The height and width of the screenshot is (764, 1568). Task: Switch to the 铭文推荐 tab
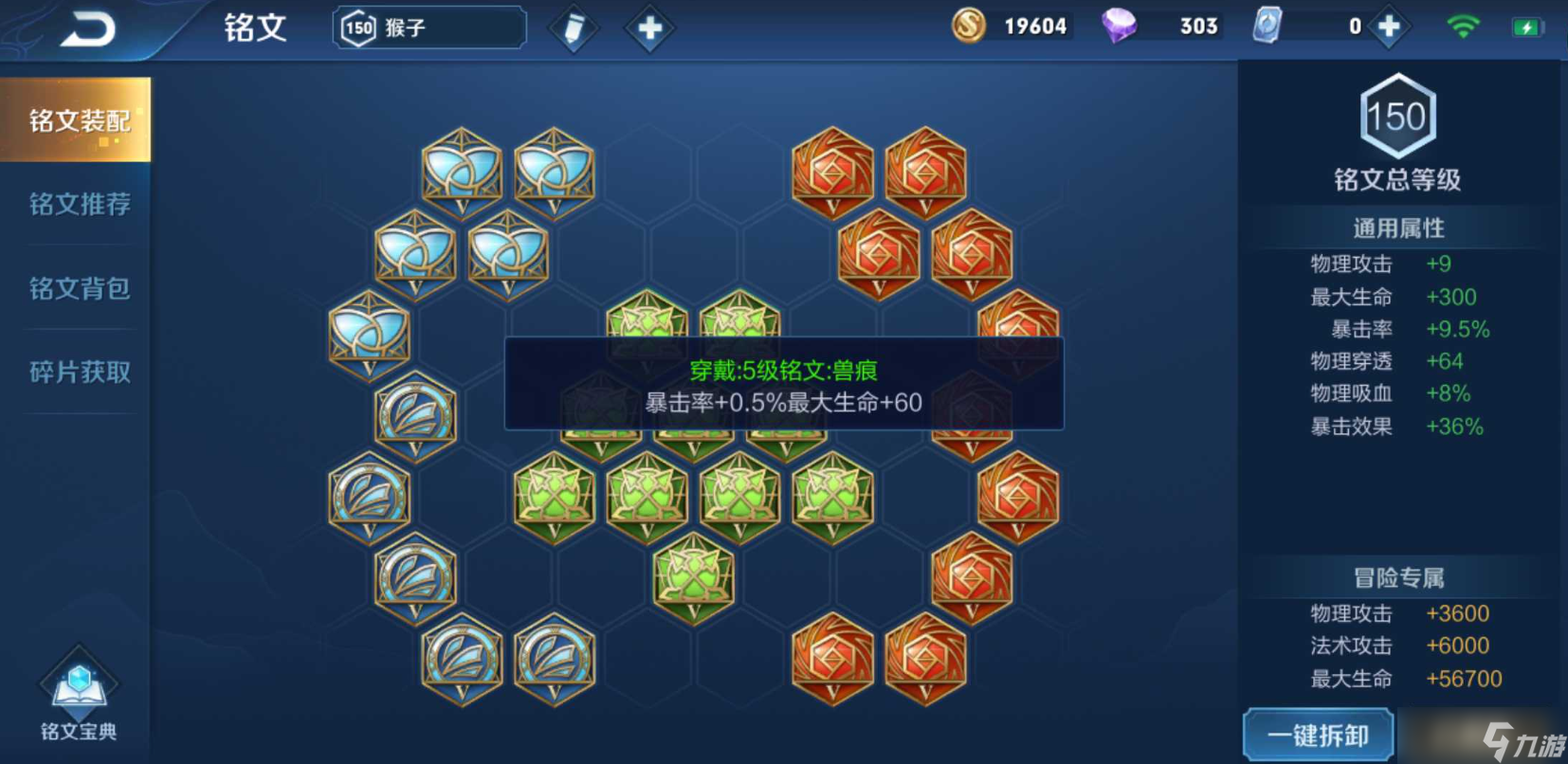[76, 205]
